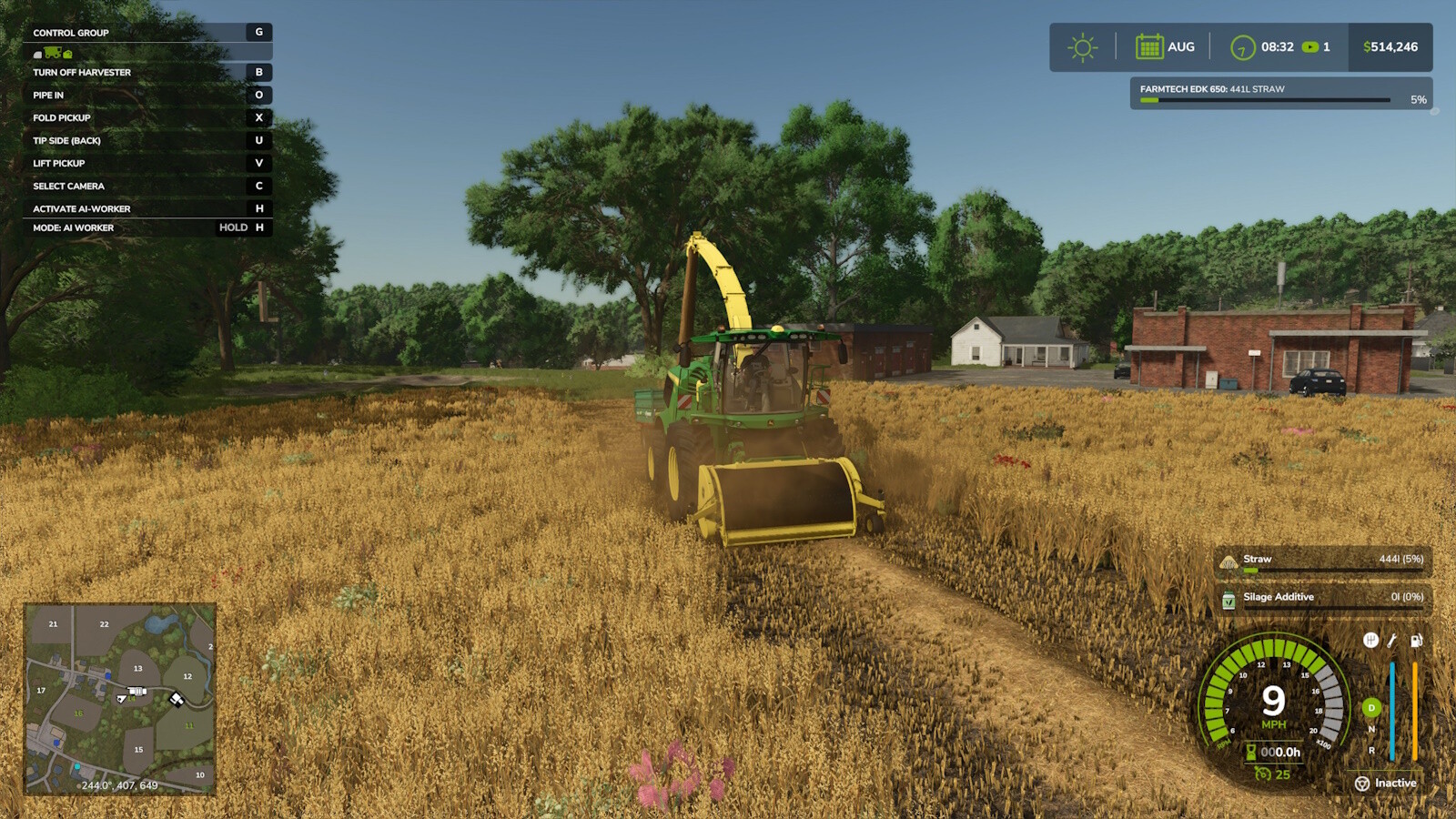Click the weather sun icon in top bar
Image resolution: width=1456 pixels, height=819 pixels.
(x=1082, y=45)
